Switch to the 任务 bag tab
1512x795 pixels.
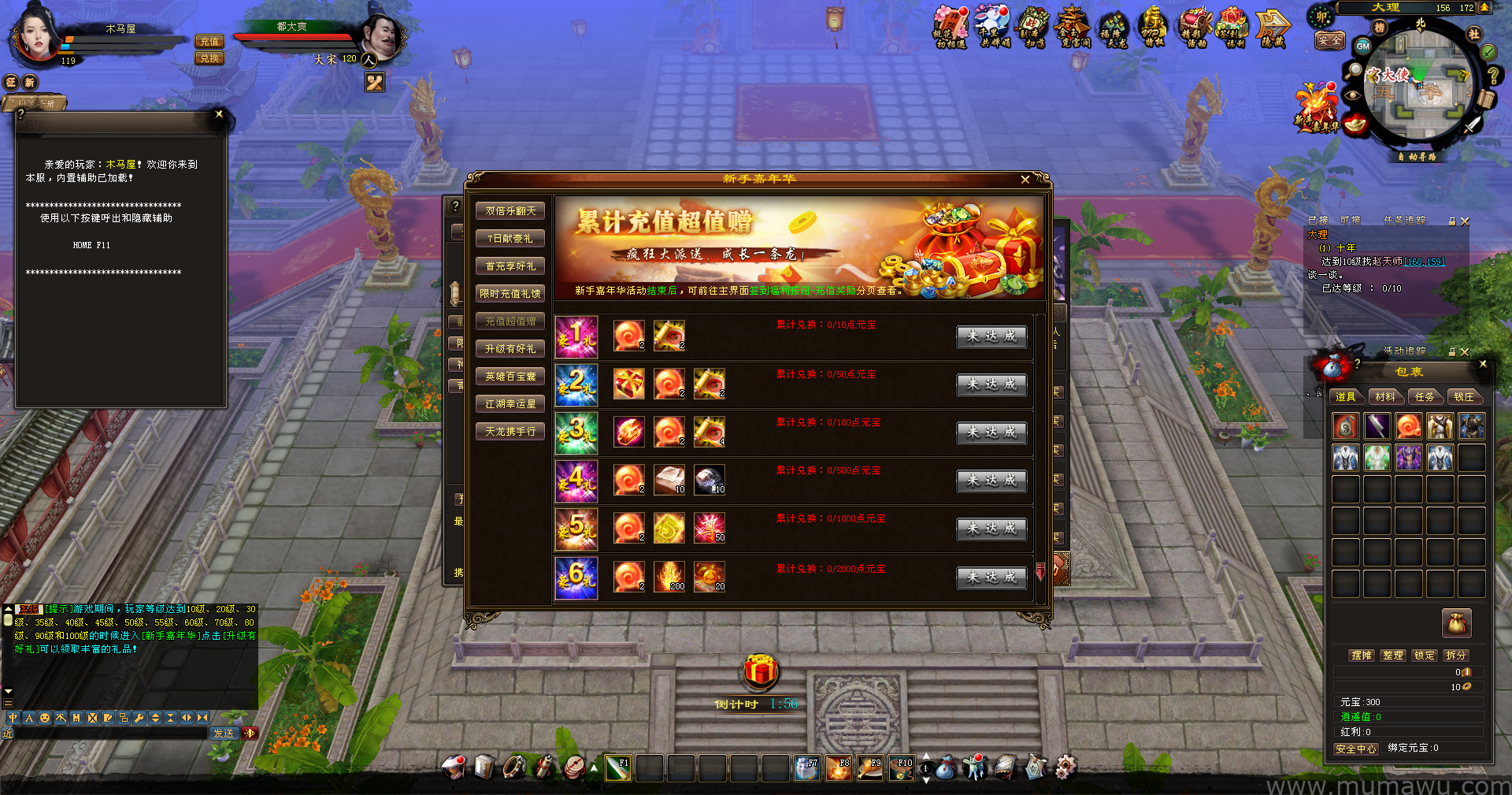1425,397
